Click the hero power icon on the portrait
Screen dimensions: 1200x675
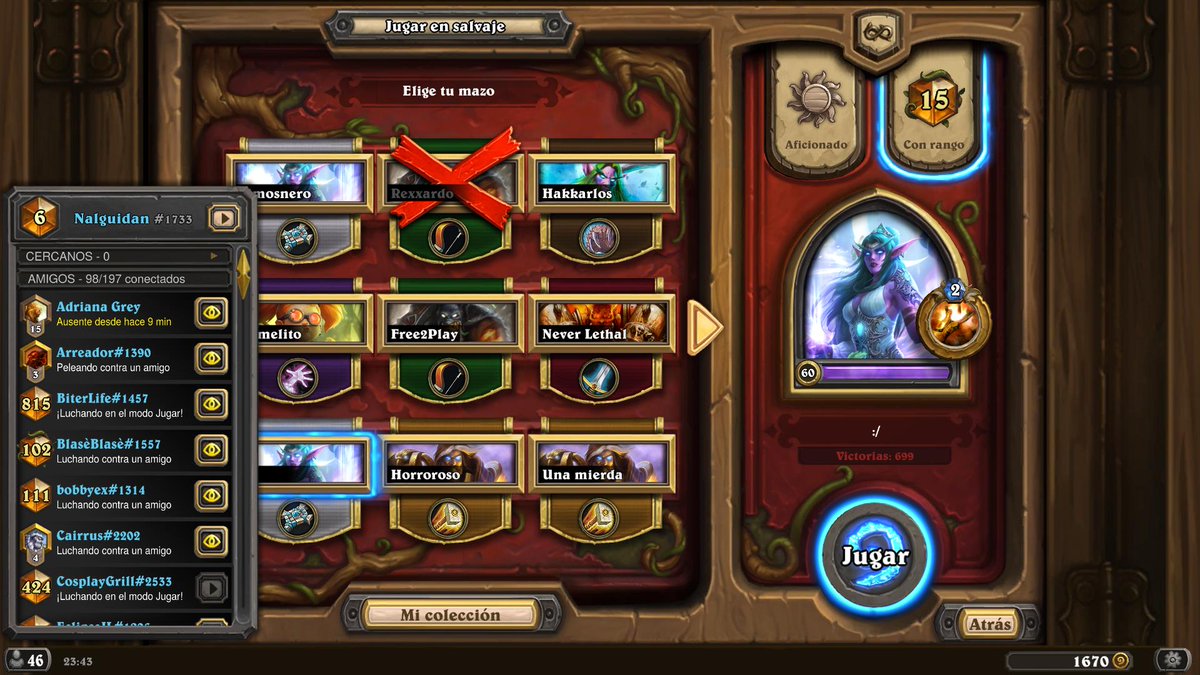953,322
